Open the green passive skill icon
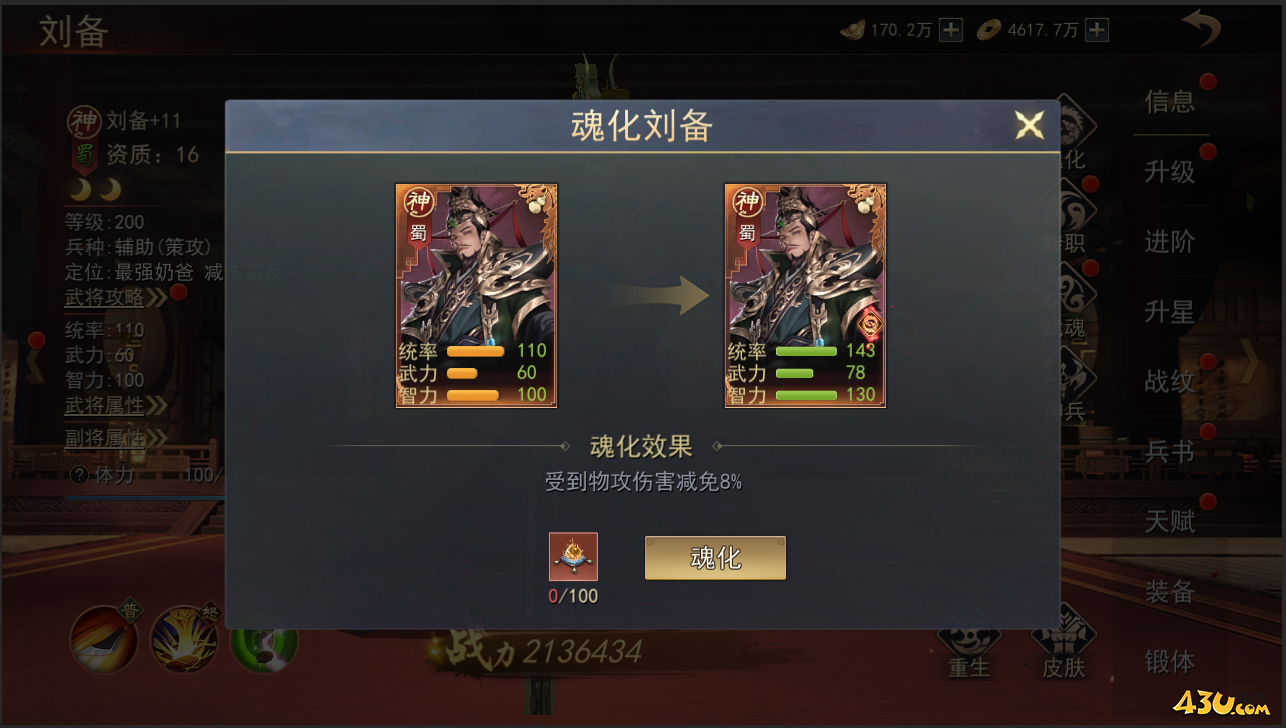 262,648
